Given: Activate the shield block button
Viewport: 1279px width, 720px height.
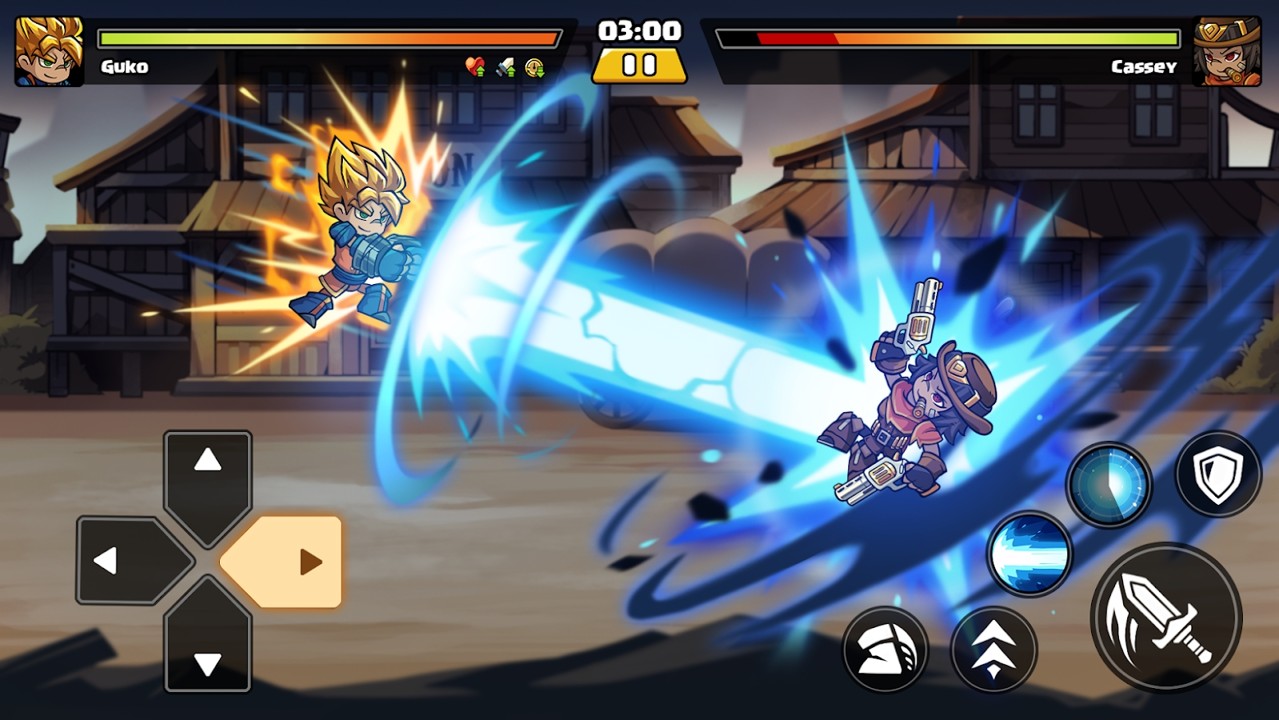Looking at the screenshot, I should [1218, 475].
